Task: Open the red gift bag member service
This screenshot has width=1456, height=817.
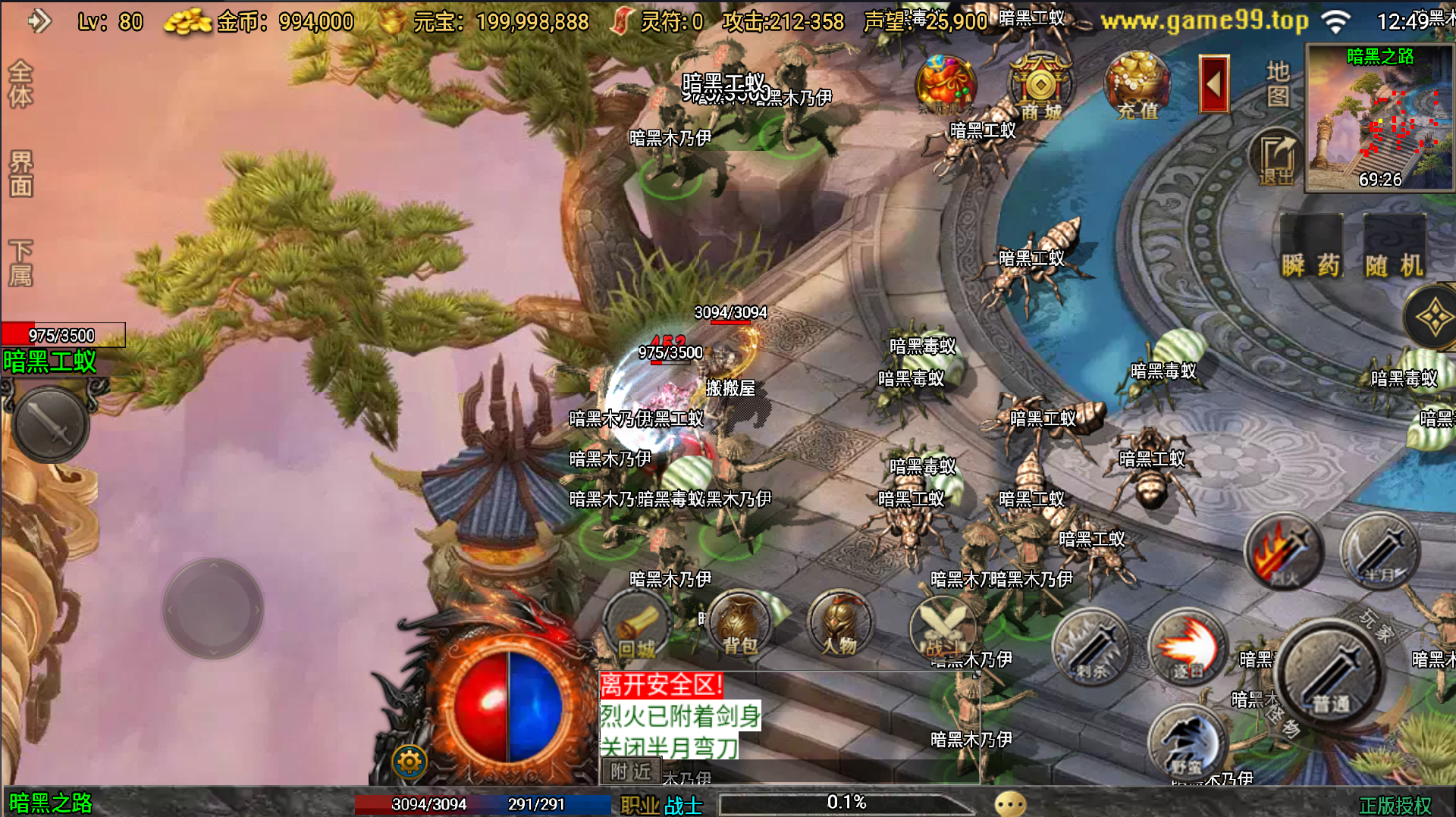Action: click(944, 85)
